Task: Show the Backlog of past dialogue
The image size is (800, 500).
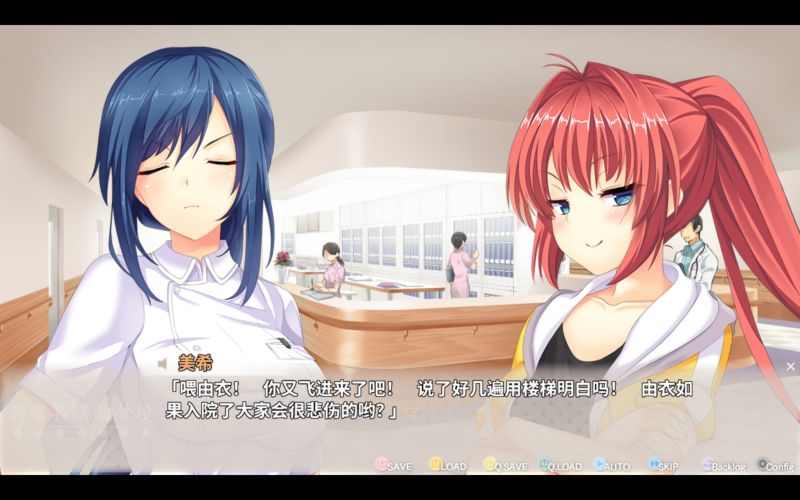Action: click(x=723, y=465)
